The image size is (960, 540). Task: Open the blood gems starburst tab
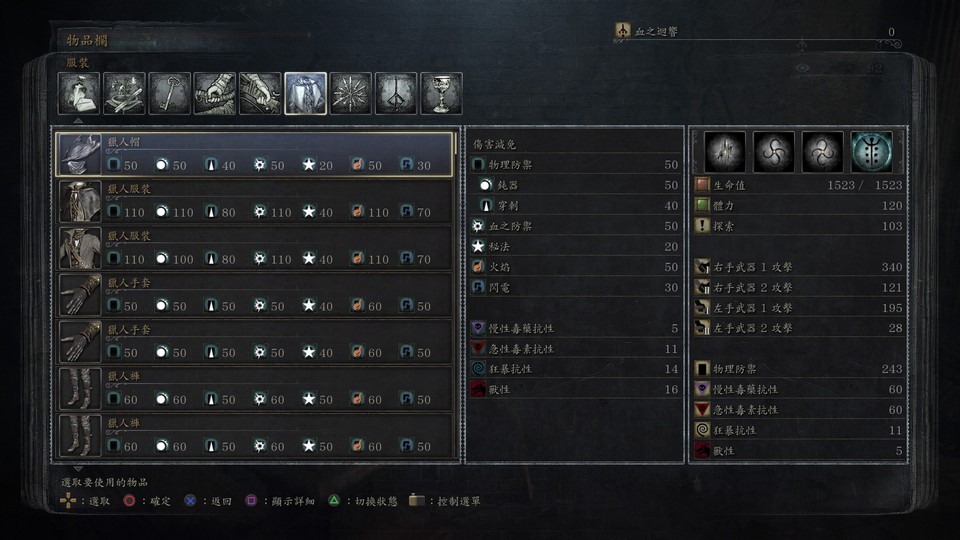pos(351,93)
